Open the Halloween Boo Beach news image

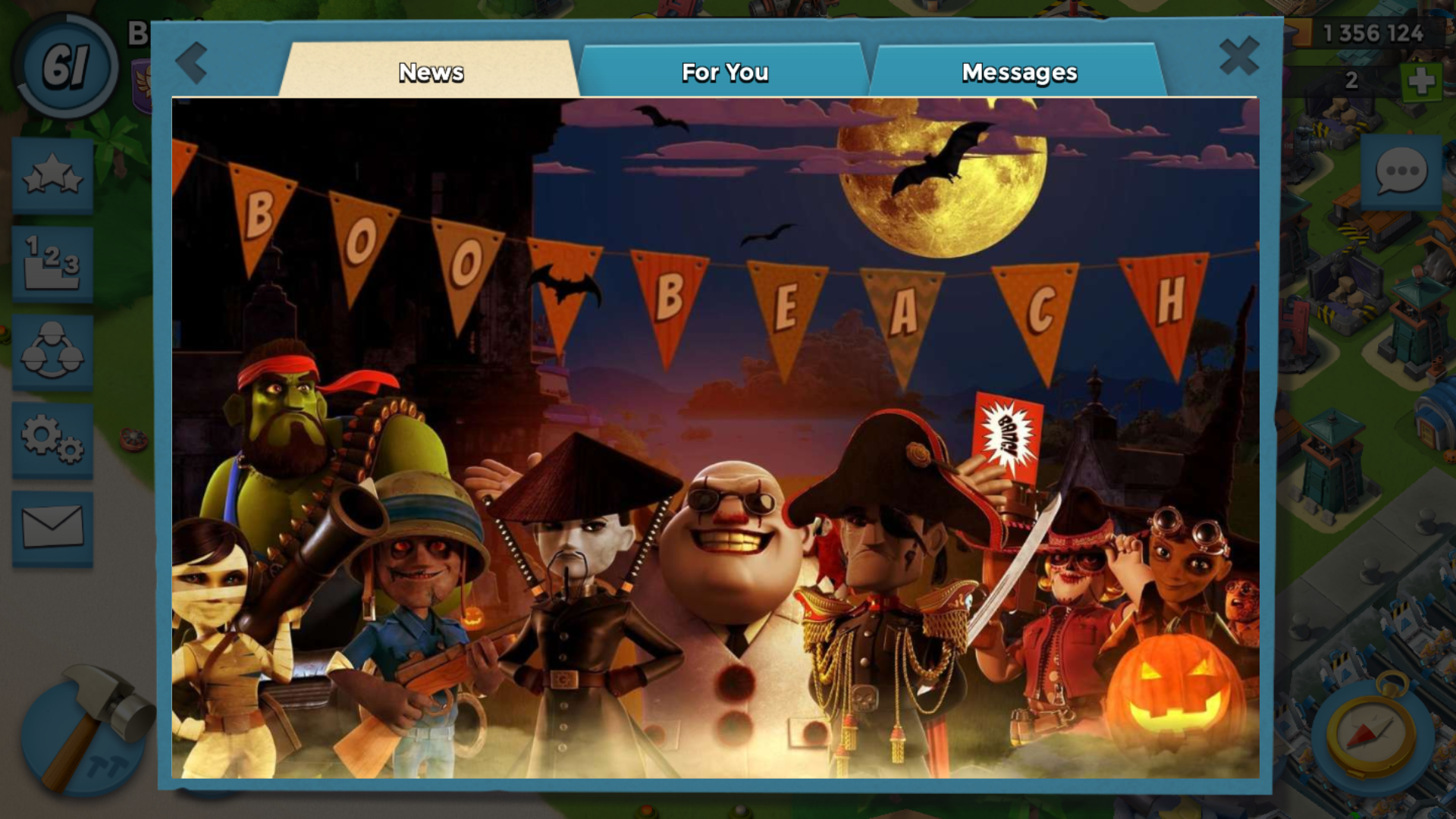coord(715,438)
